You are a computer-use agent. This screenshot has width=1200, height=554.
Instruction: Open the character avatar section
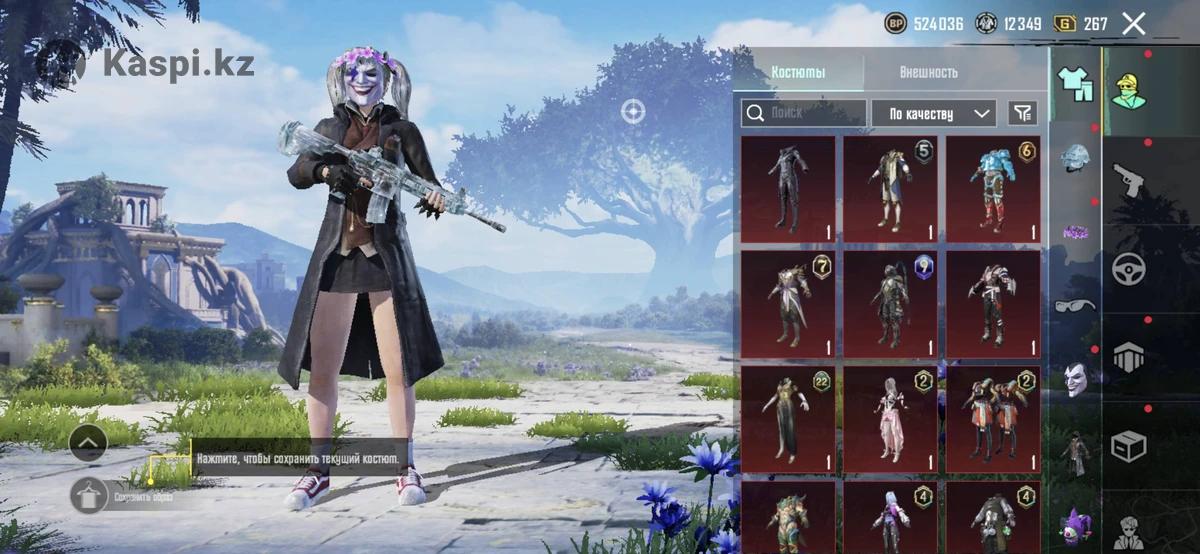point(1130,90)
